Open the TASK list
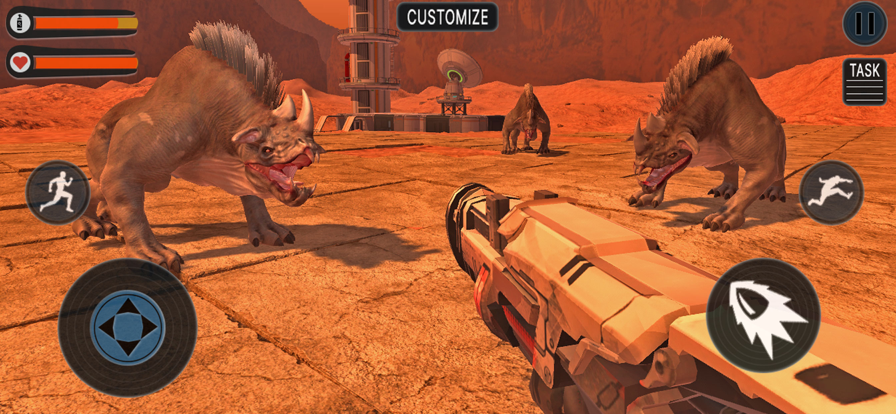Viewport: 896px width, 414px height. click(864, 81)
